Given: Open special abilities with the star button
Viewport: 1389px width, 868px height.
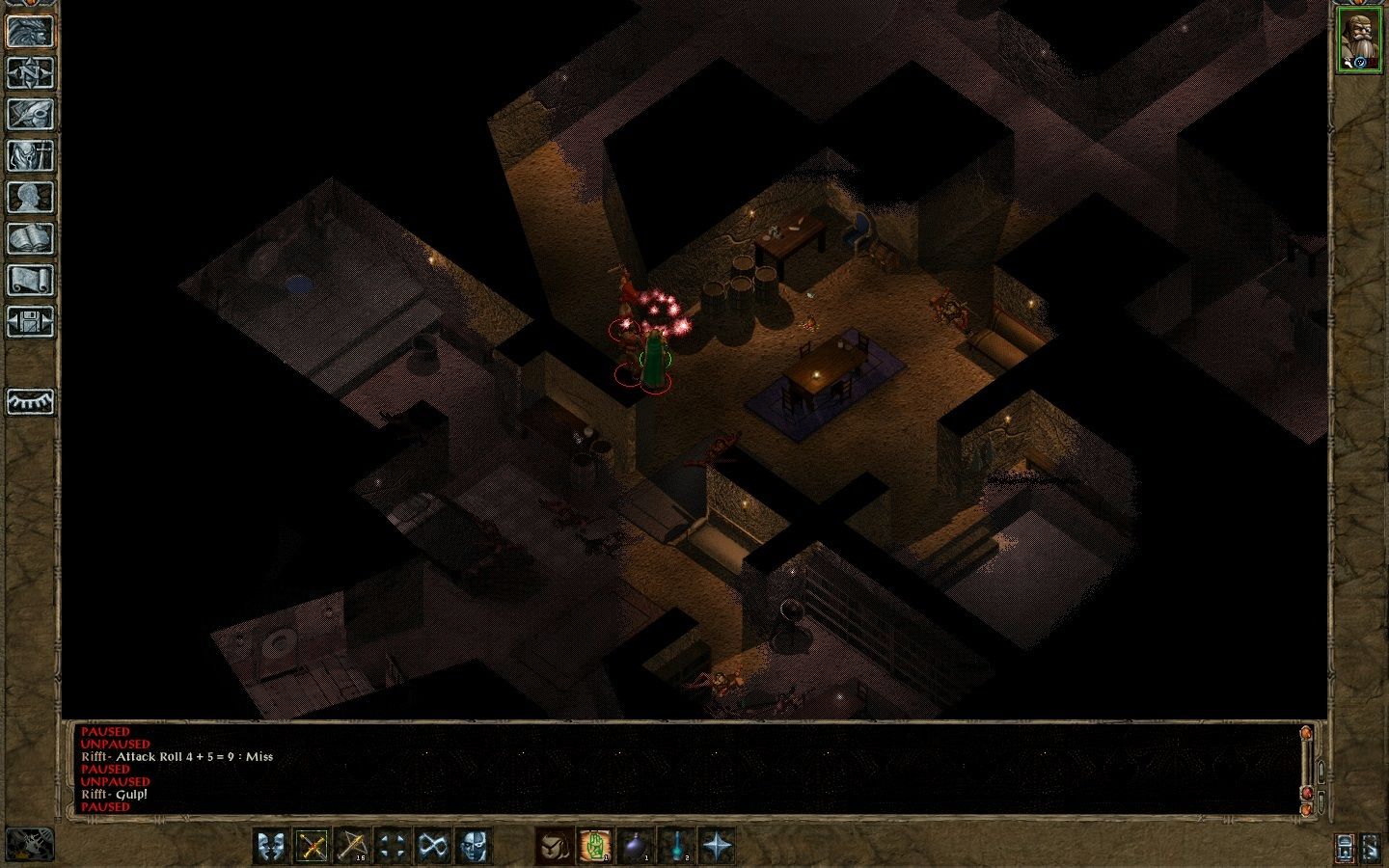Looking at the screenshot, I should point(717,847).
